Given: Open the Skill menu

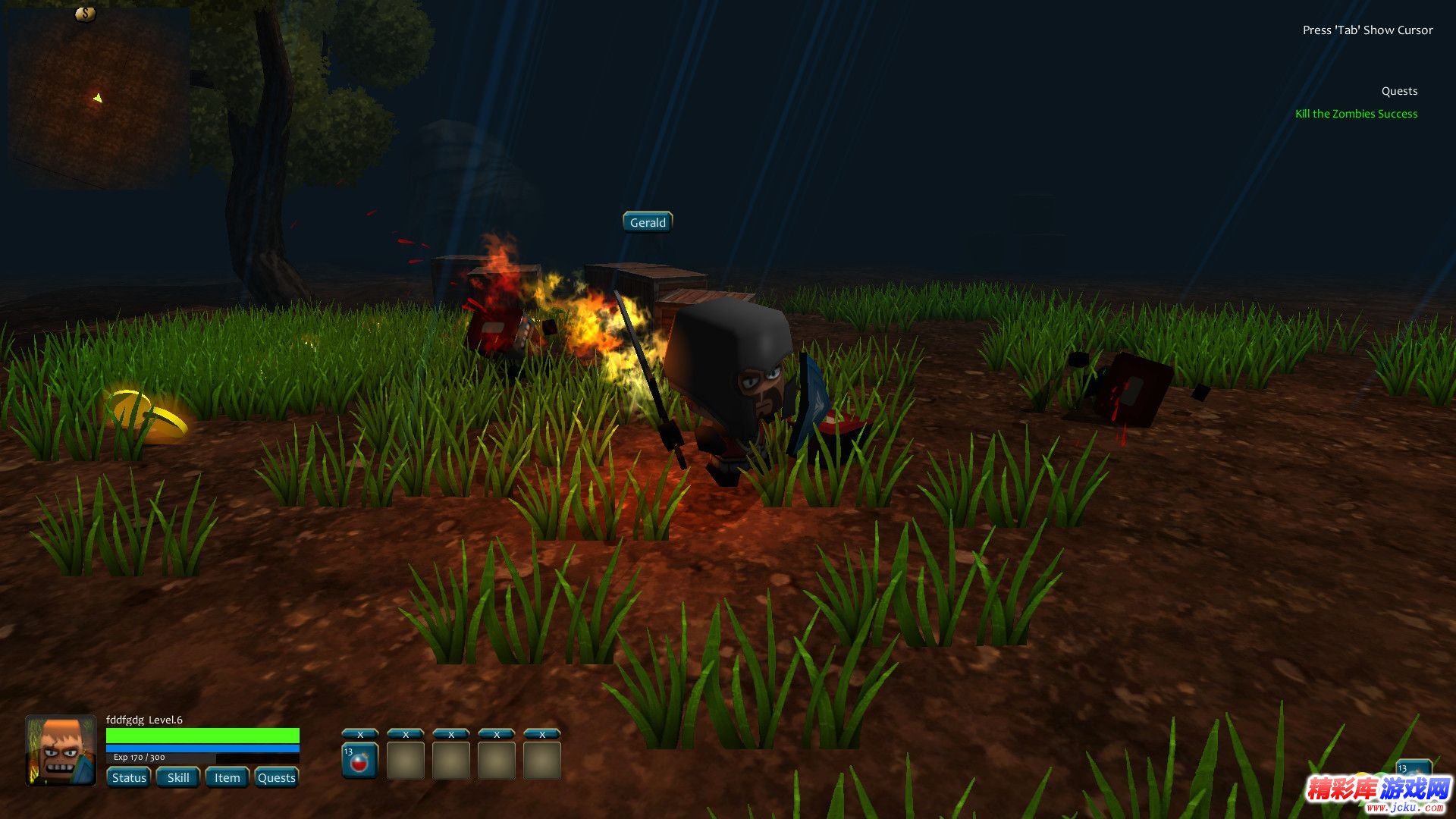Looking at the screenshot, I should 178,777.
